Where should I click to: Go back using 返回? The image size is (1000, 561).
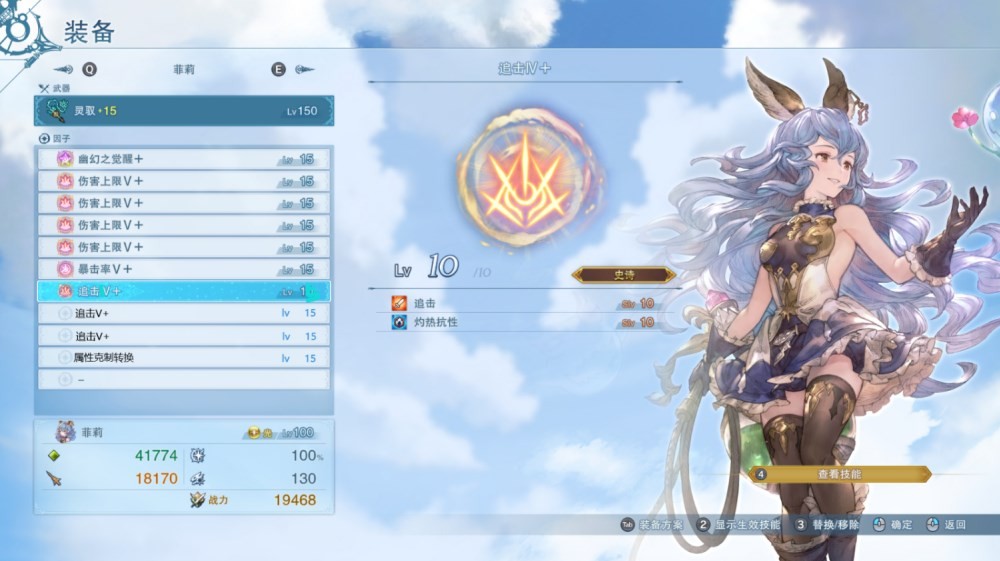(948, 524)
